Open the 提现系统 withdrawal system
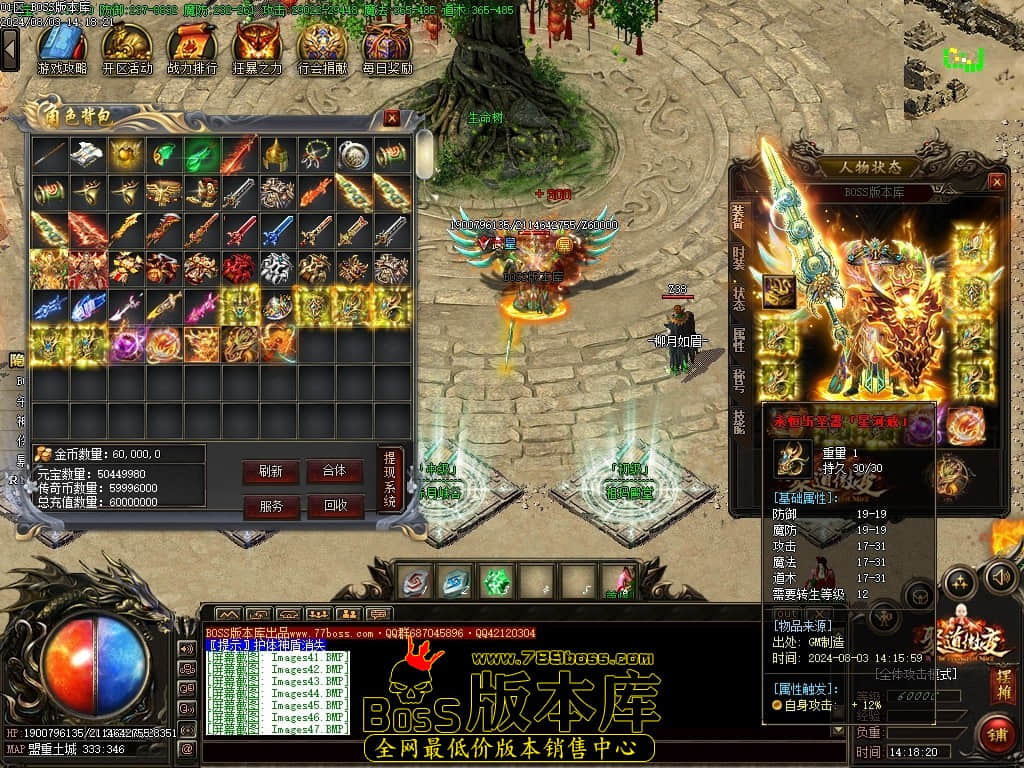 [x=390, y=479]
